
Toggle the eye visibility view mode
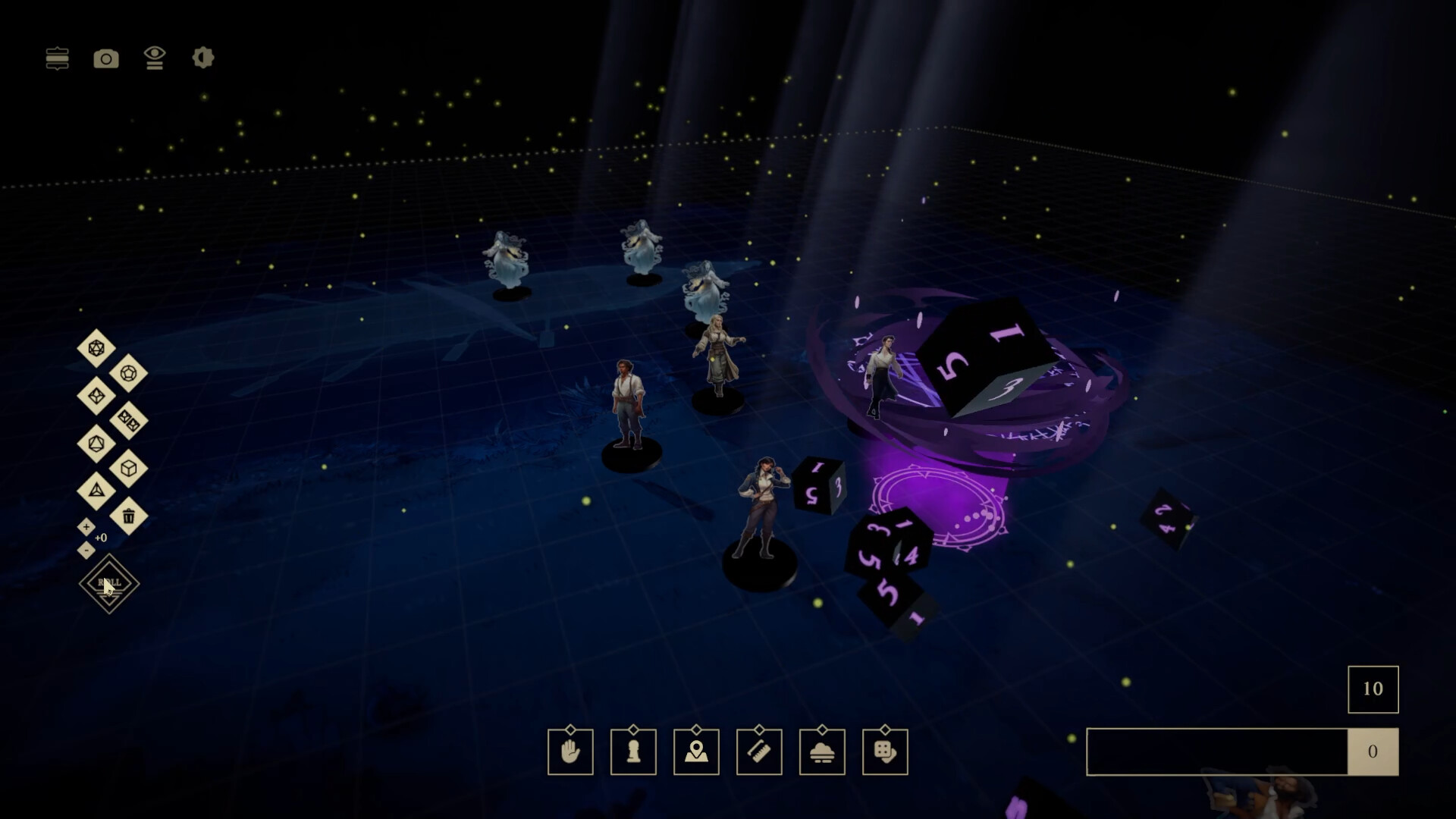pos(155,58)
